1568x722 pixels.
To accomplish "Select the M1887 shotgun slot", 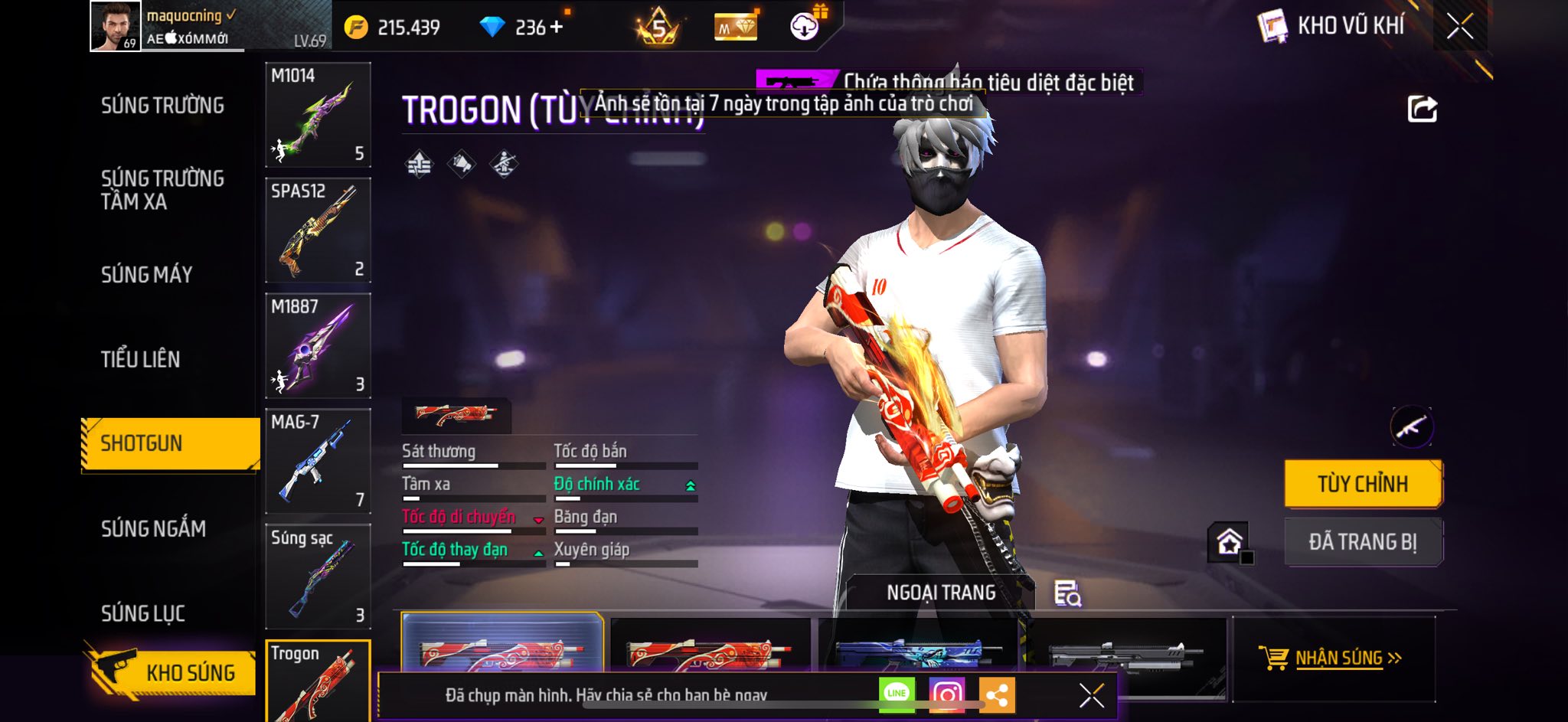I will pyautogui.click(x=318, y=346).
